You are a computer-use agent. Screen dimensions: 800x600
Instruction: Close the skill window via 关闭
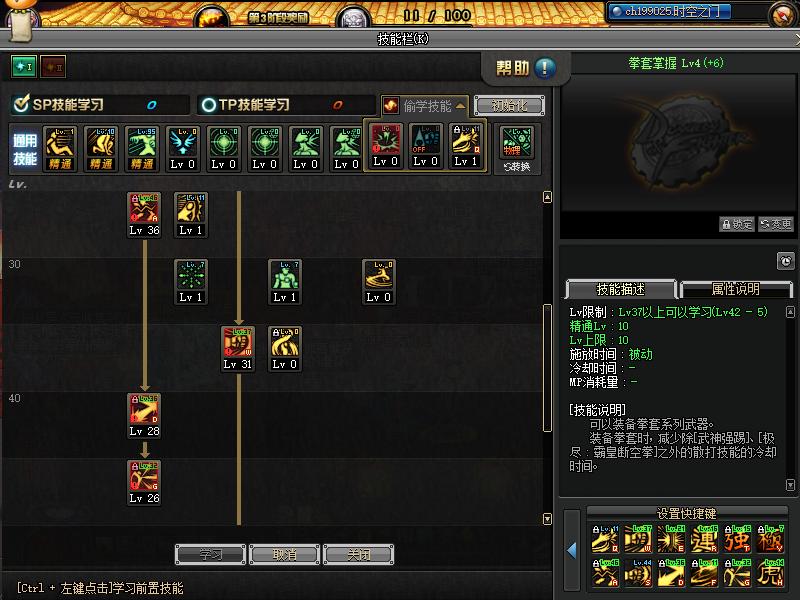359,554
